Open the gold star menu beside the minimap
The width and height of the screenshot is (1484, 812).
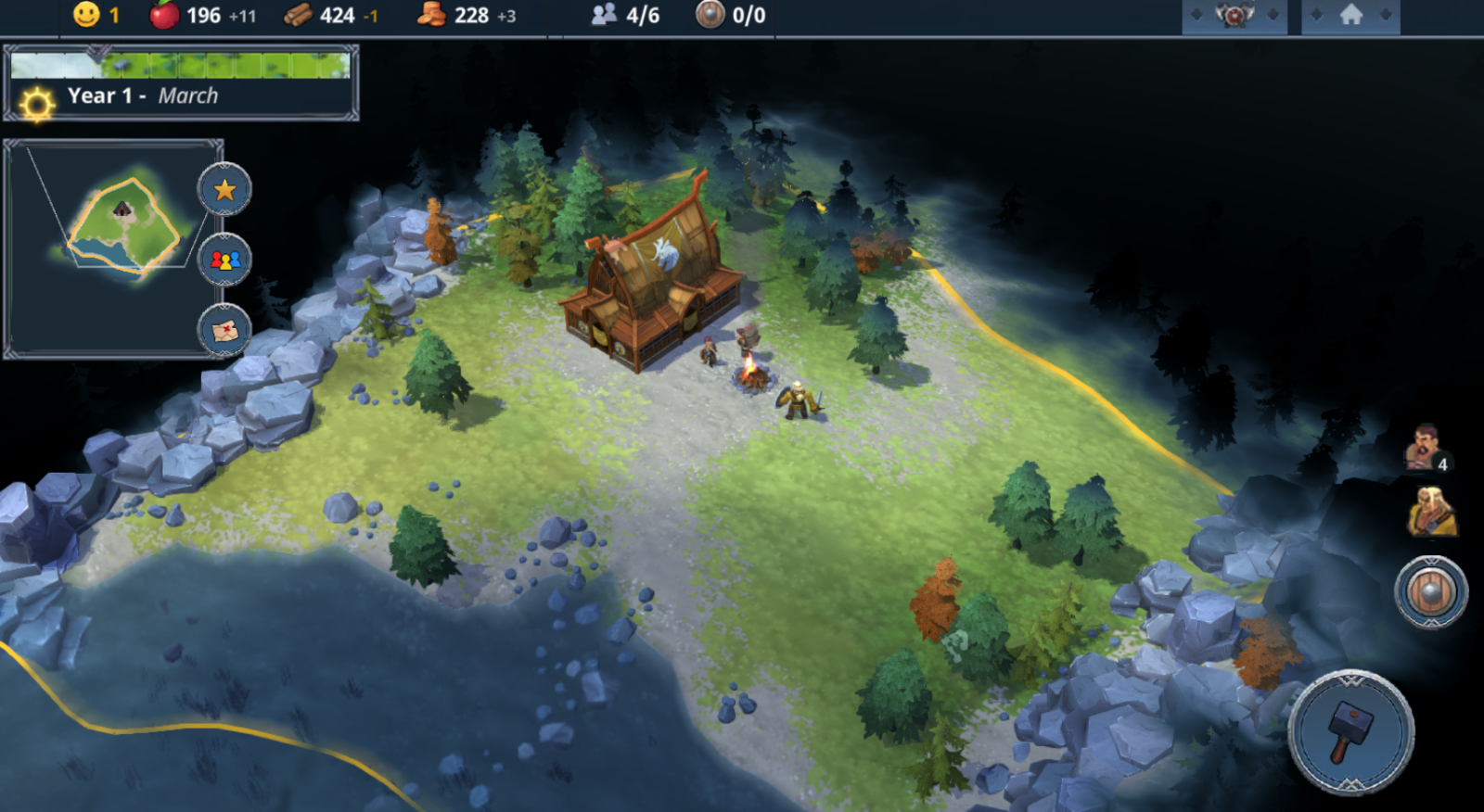[x=224, y=190]
